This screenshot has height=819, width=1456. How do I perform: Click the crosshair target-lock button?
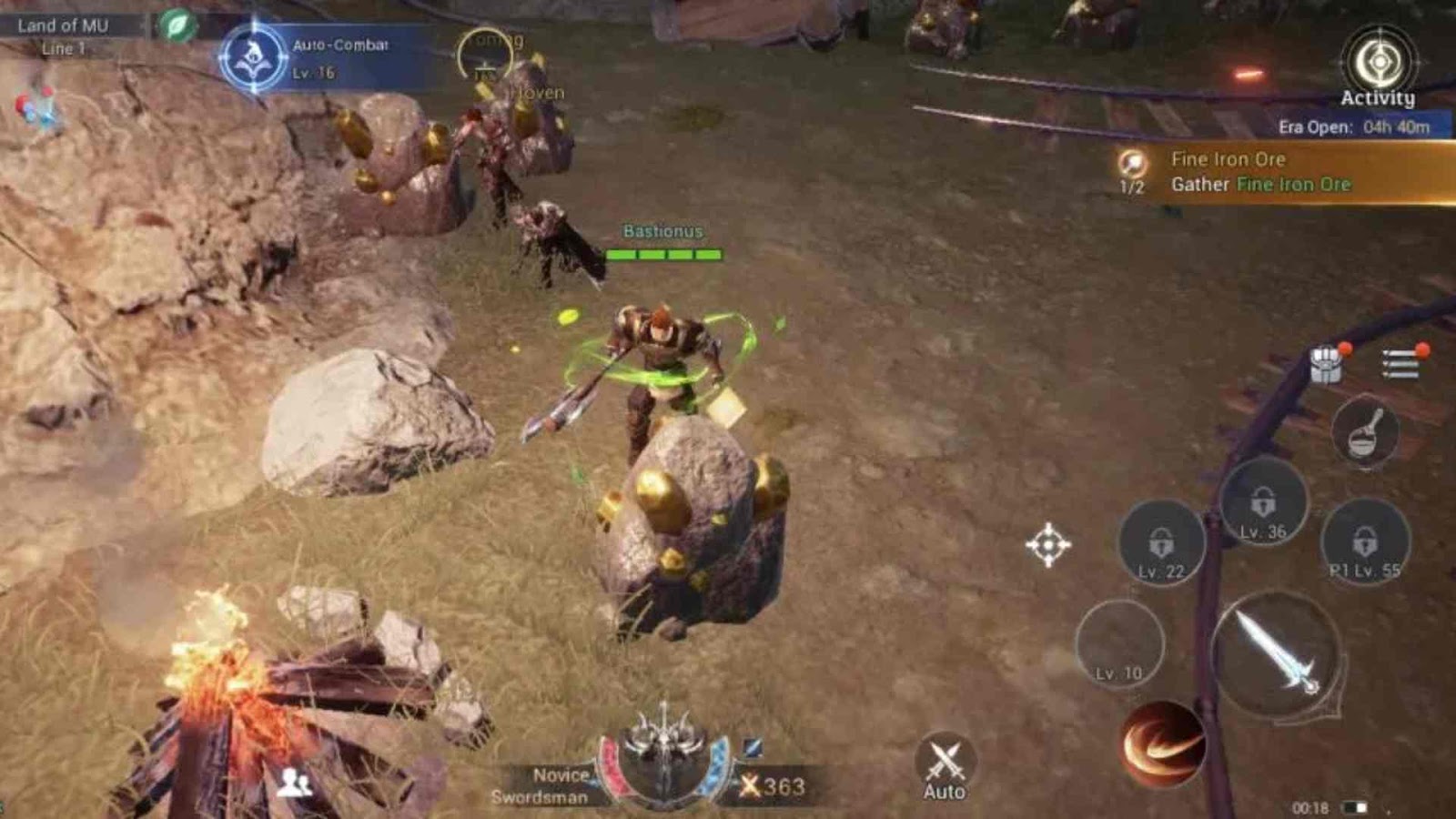pos(1048,545)
